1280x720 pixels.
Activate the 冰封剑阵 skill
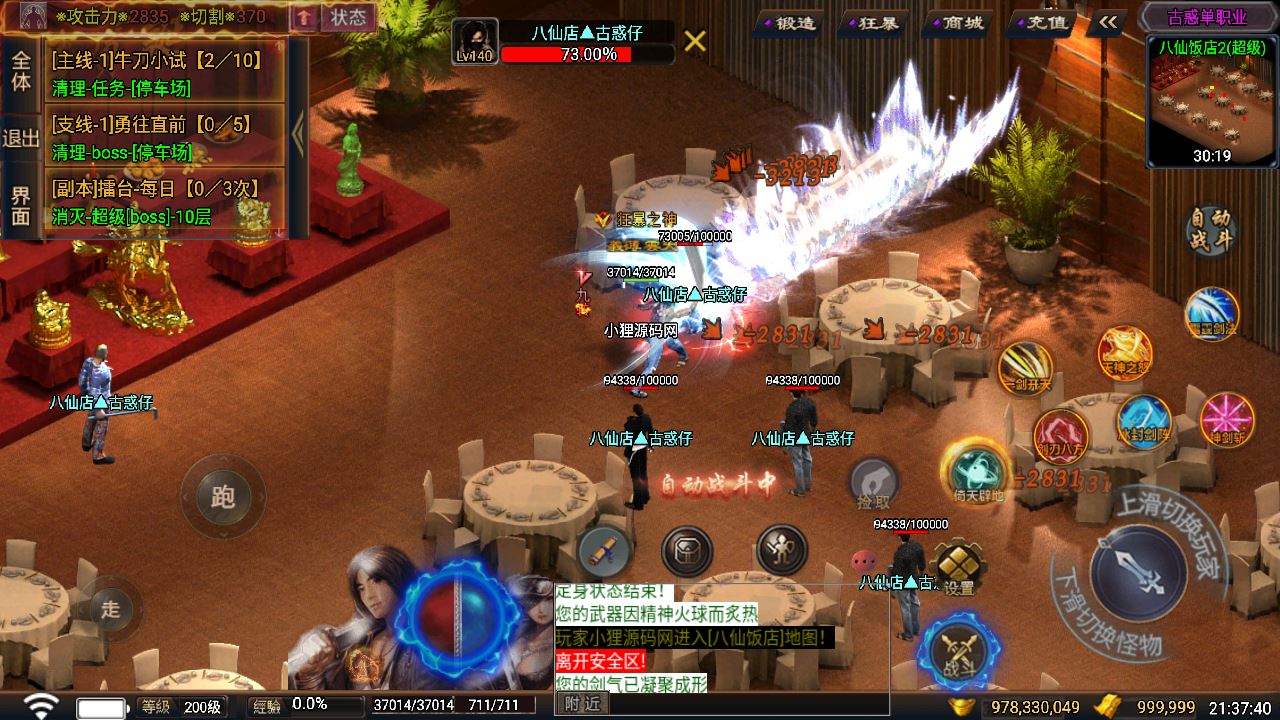coord(1144,421)
